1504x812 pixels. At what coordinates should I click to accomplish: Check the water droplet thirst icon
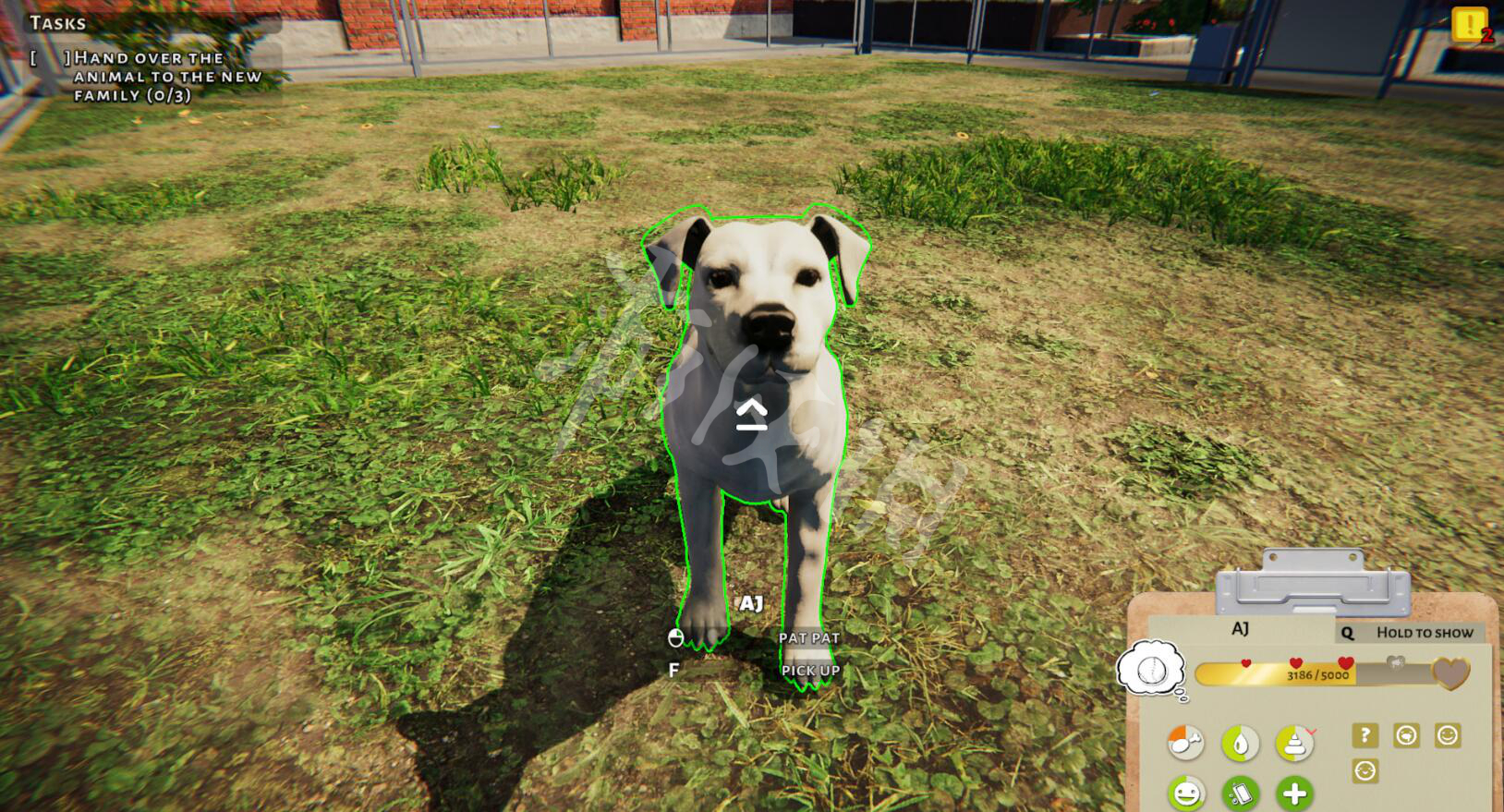(1240, 743)
